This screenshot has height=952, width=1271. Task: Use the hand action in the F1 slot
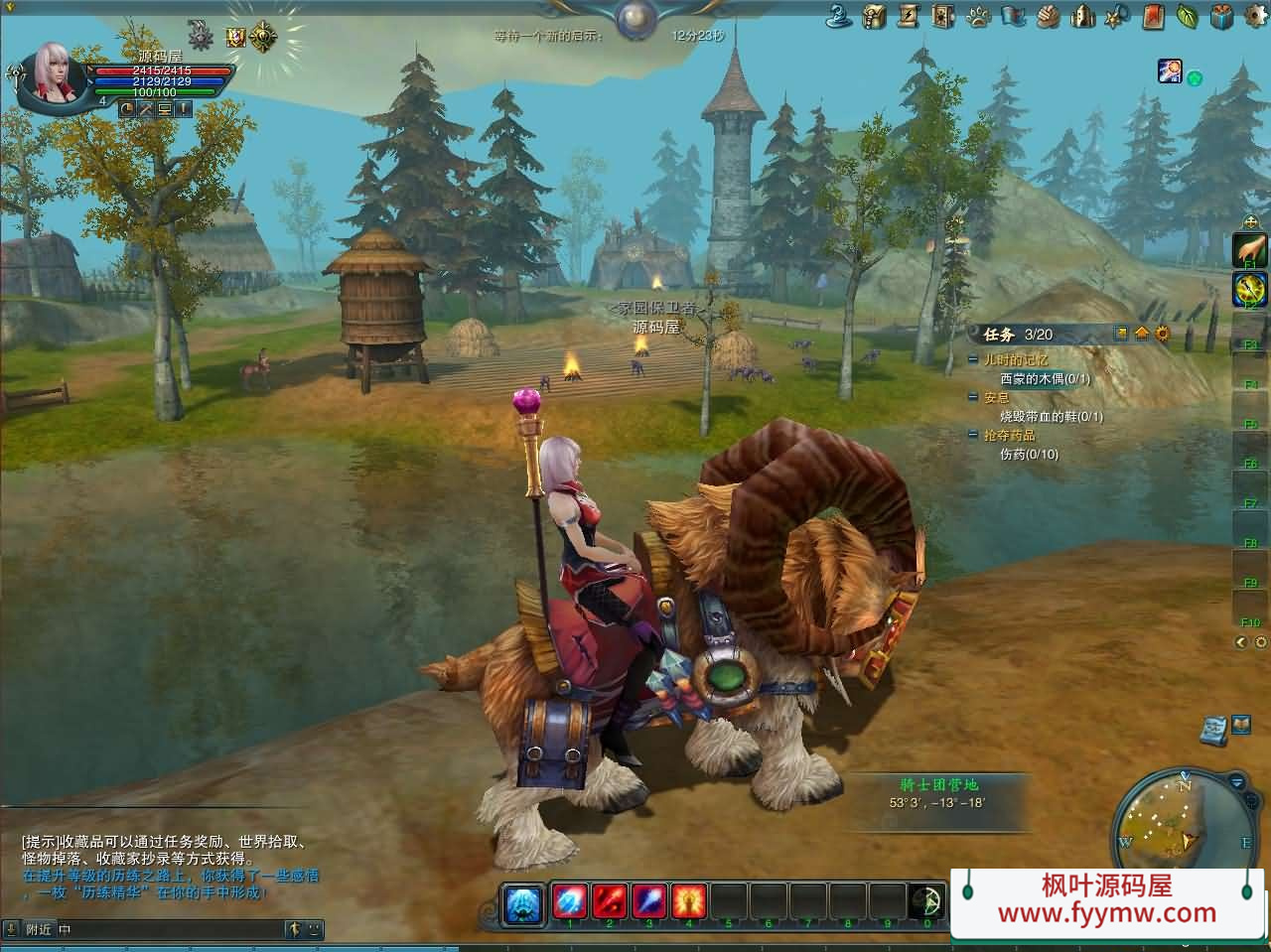coord(1249,248)
